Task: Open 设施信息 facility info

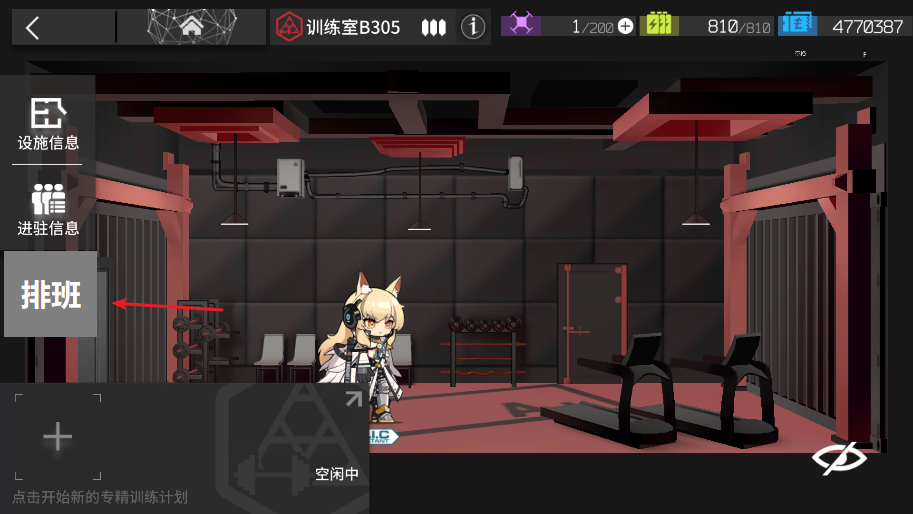Action: pyautogui.click(x=48, y=124)
